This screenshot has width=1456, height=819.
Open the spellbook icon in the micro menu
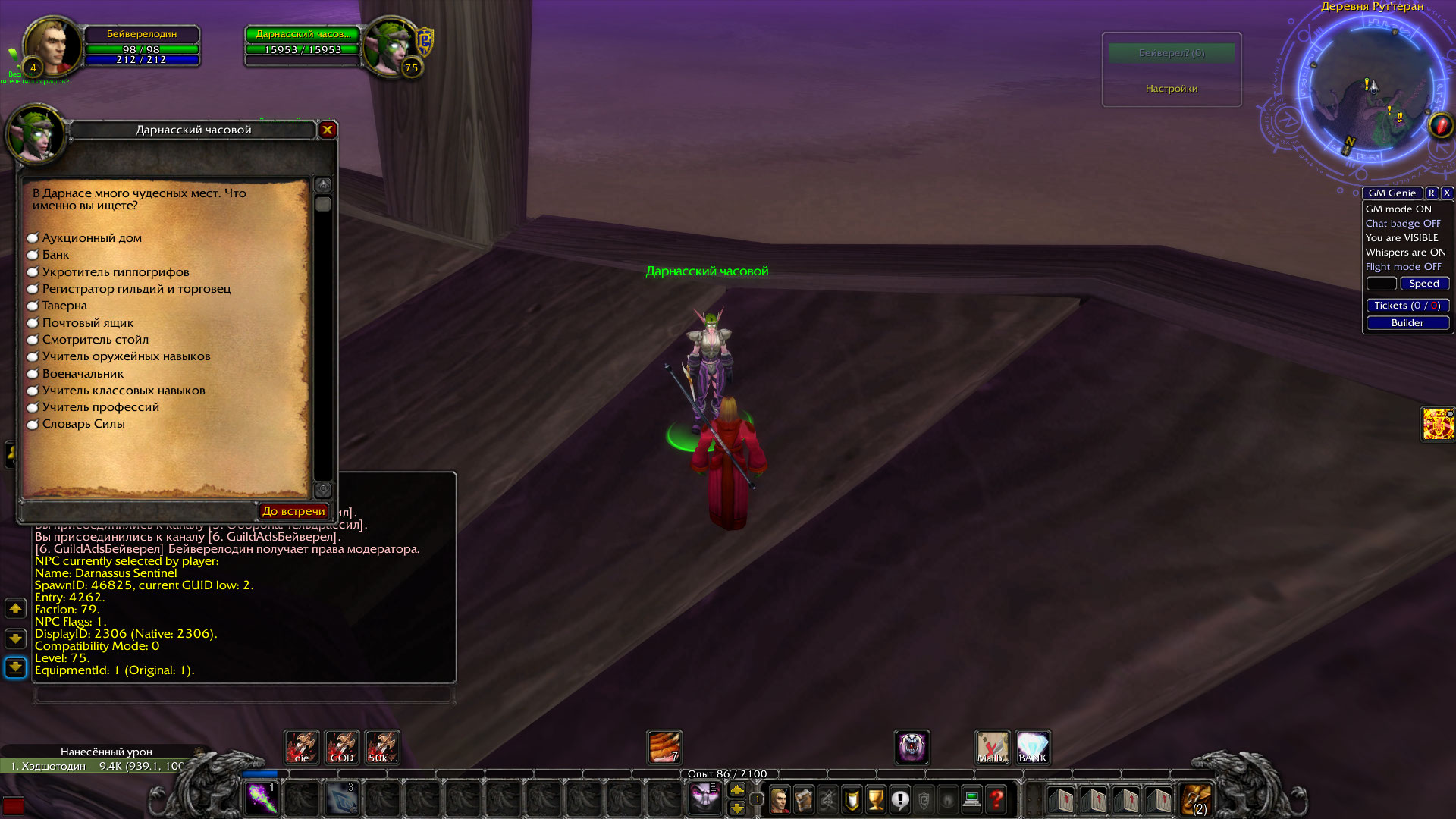[x=802, y=800]
